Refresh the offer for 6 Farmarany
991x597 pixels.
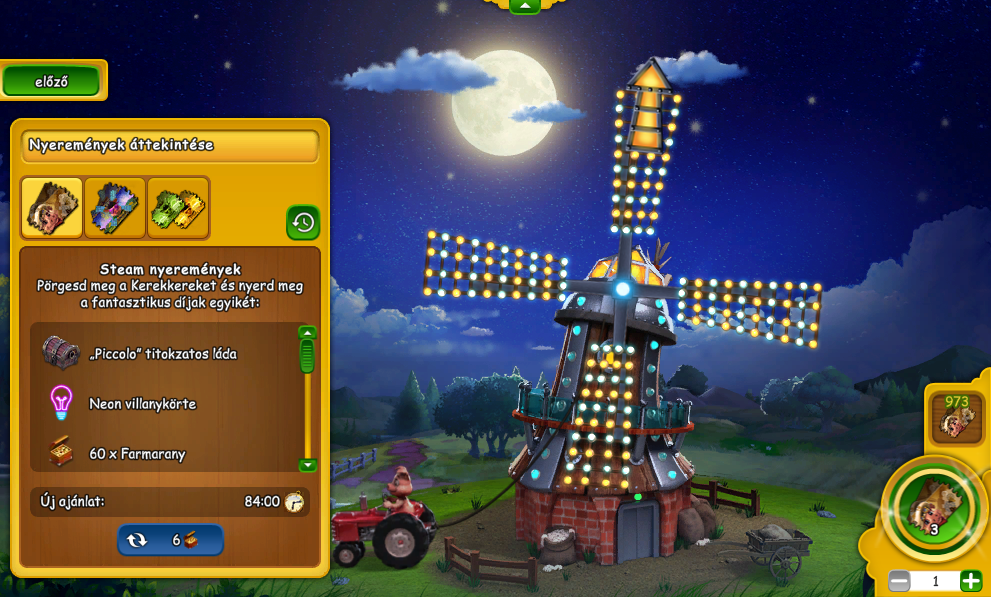pyautogui.click(x=170, y=540)
